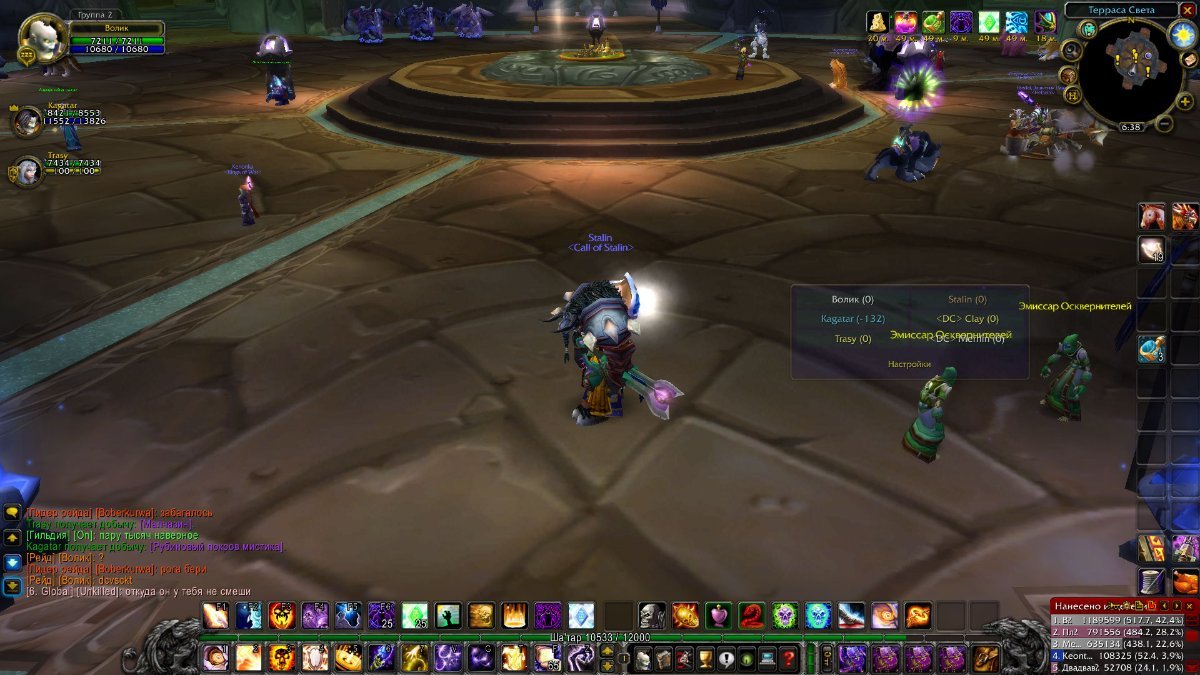Click the chat scroll-to-bottom arrow button
The width and height of the screenshot is (1200, 675).
[12, 586]
